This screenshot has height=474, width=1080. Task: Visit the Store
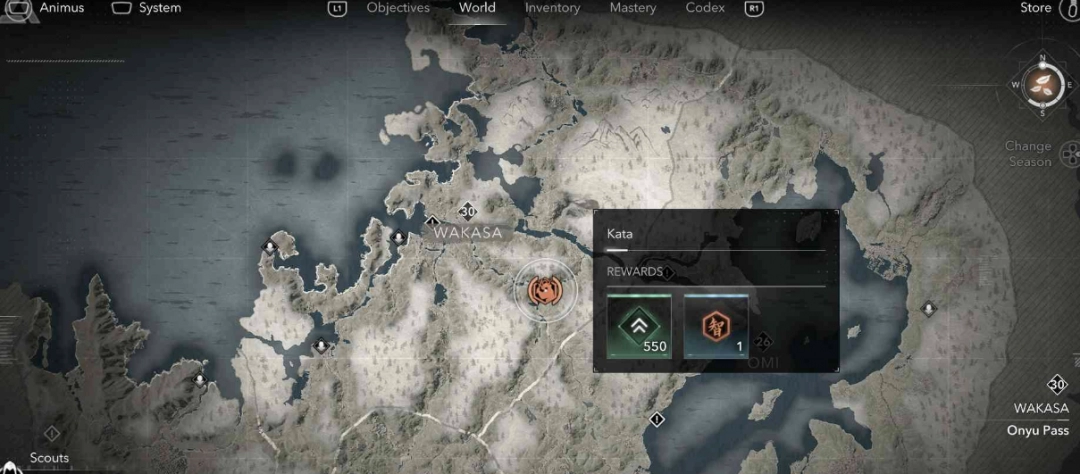pos(1036,8)
